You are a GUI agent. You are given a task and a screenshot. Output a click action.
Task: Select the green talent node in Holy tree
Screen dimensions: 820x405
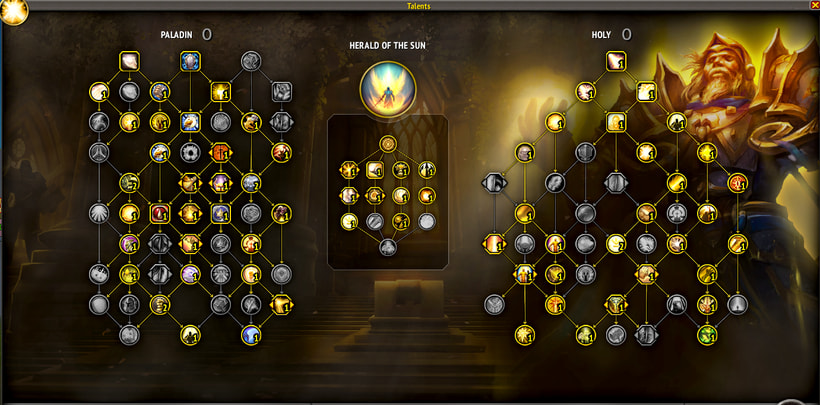[x=708, y=334]
